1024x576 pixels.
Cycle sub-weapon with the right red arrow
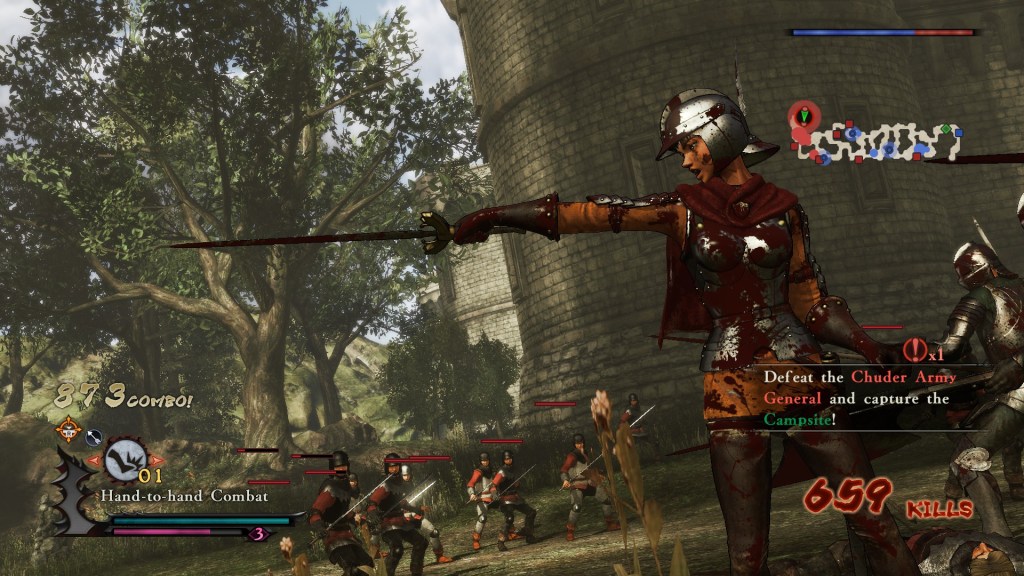click(157, 460)
